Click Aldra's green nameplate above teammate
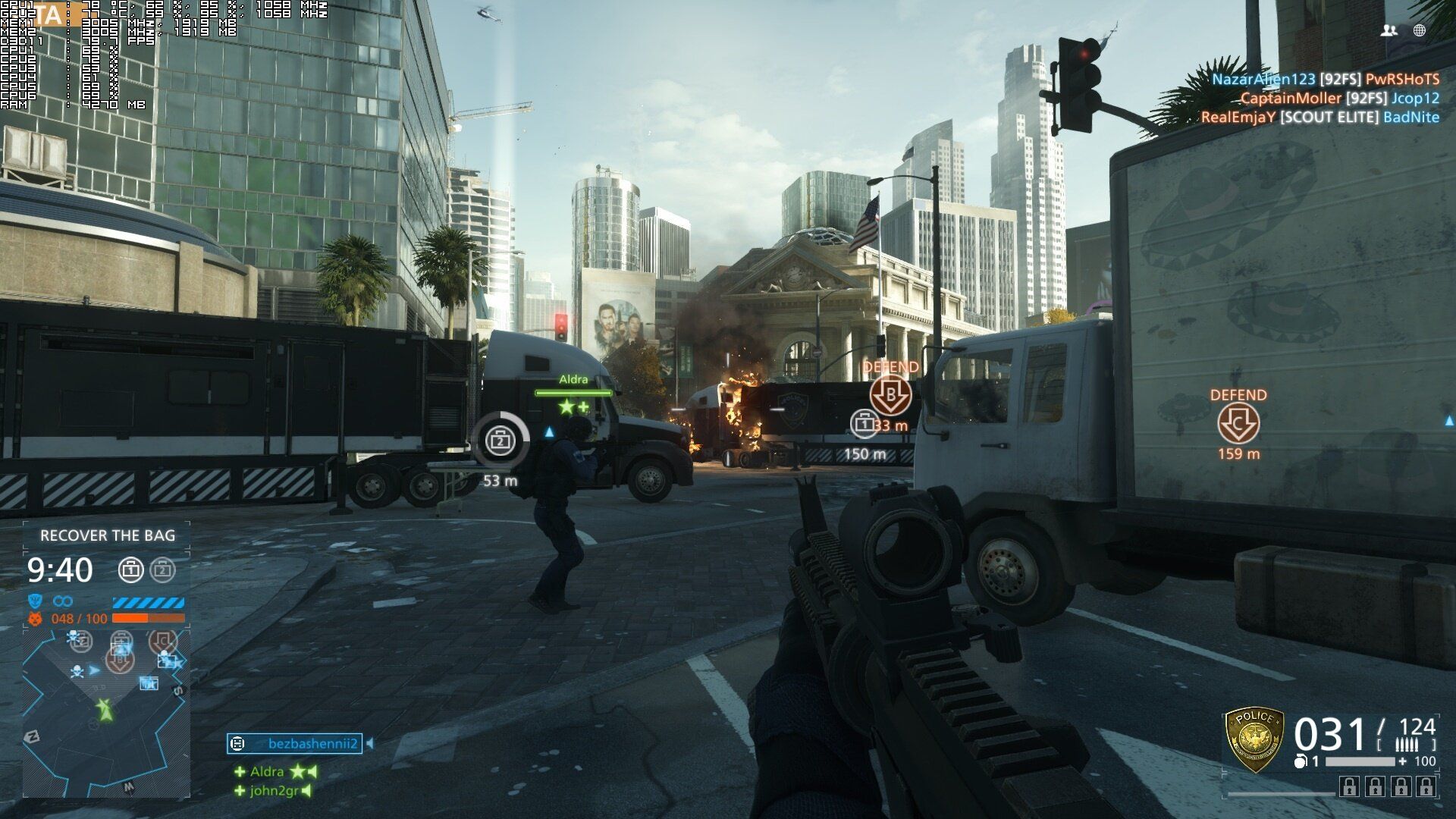The width and height of the screenshot is (1456, 819). pos(573,380)
